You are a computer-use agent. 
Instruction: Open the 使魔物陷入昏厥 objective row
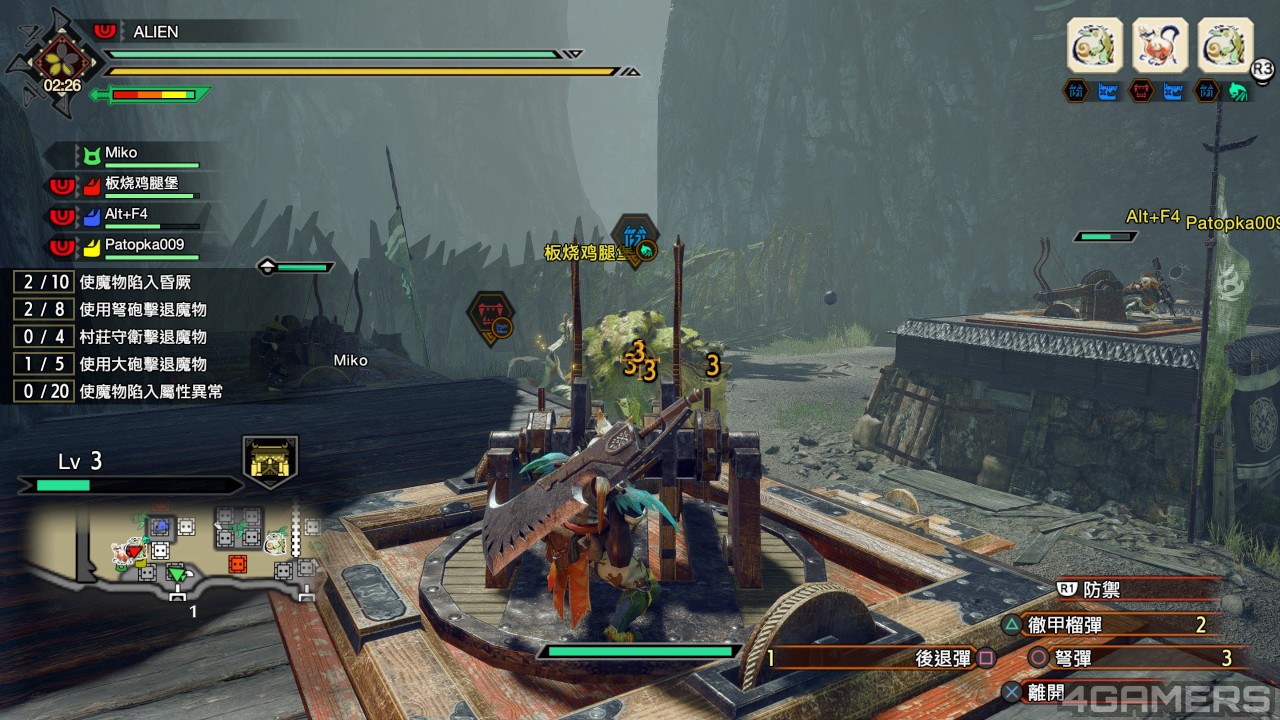tap(136, 282)
